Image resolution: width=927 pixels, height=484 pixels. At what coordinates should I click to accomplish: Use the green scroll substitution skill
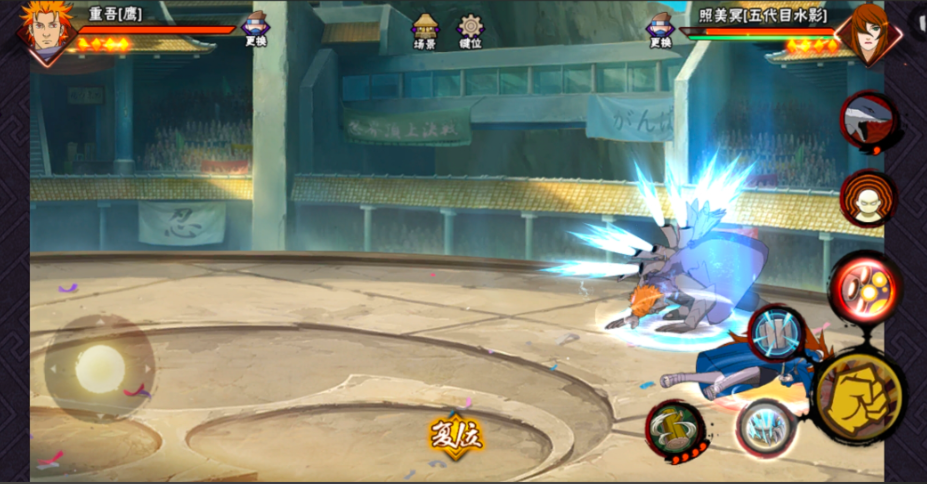pos(675,430)
